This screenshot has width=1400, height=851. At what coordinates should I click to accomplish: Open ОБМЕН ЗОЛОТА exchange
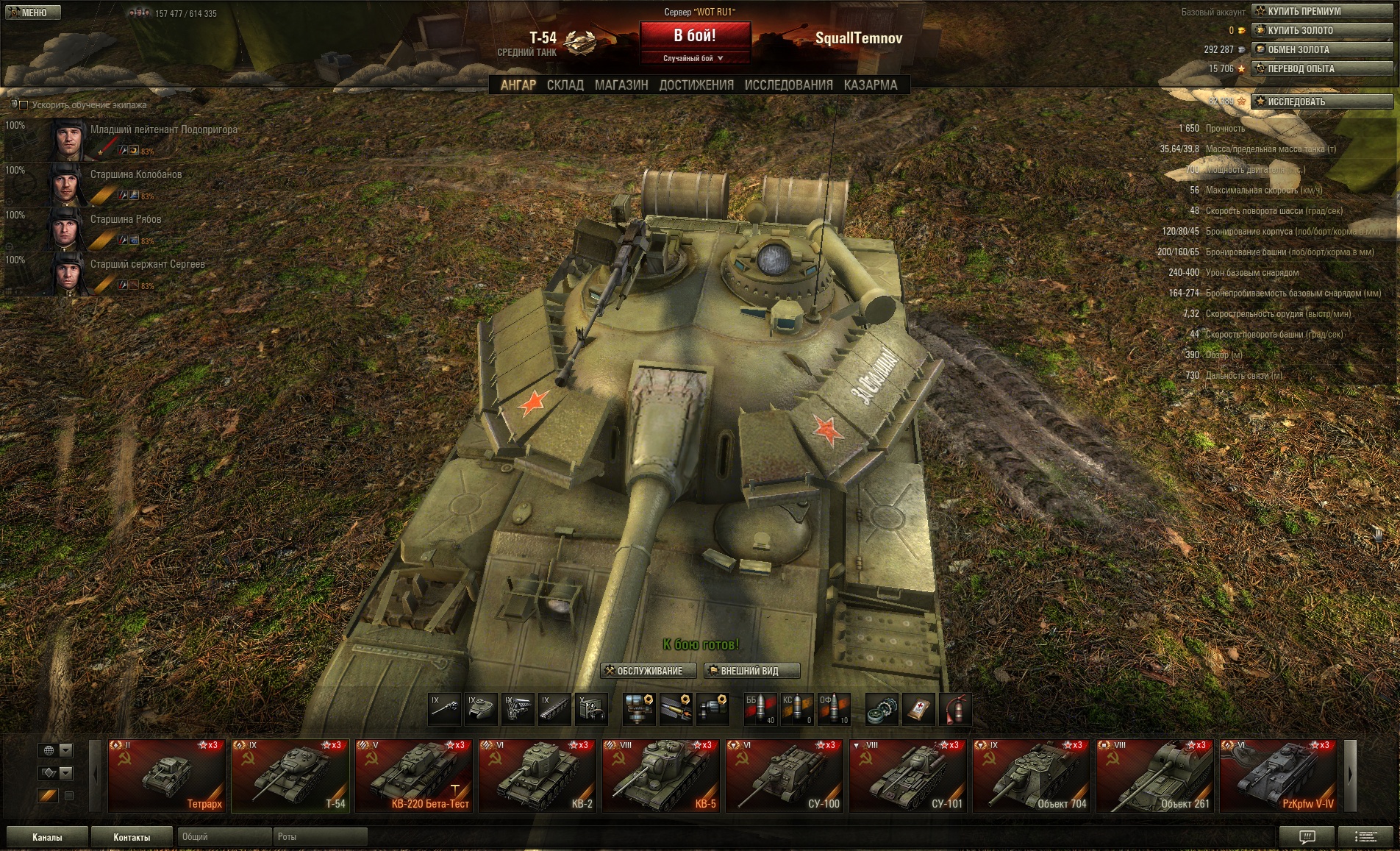coord(1322,49)
